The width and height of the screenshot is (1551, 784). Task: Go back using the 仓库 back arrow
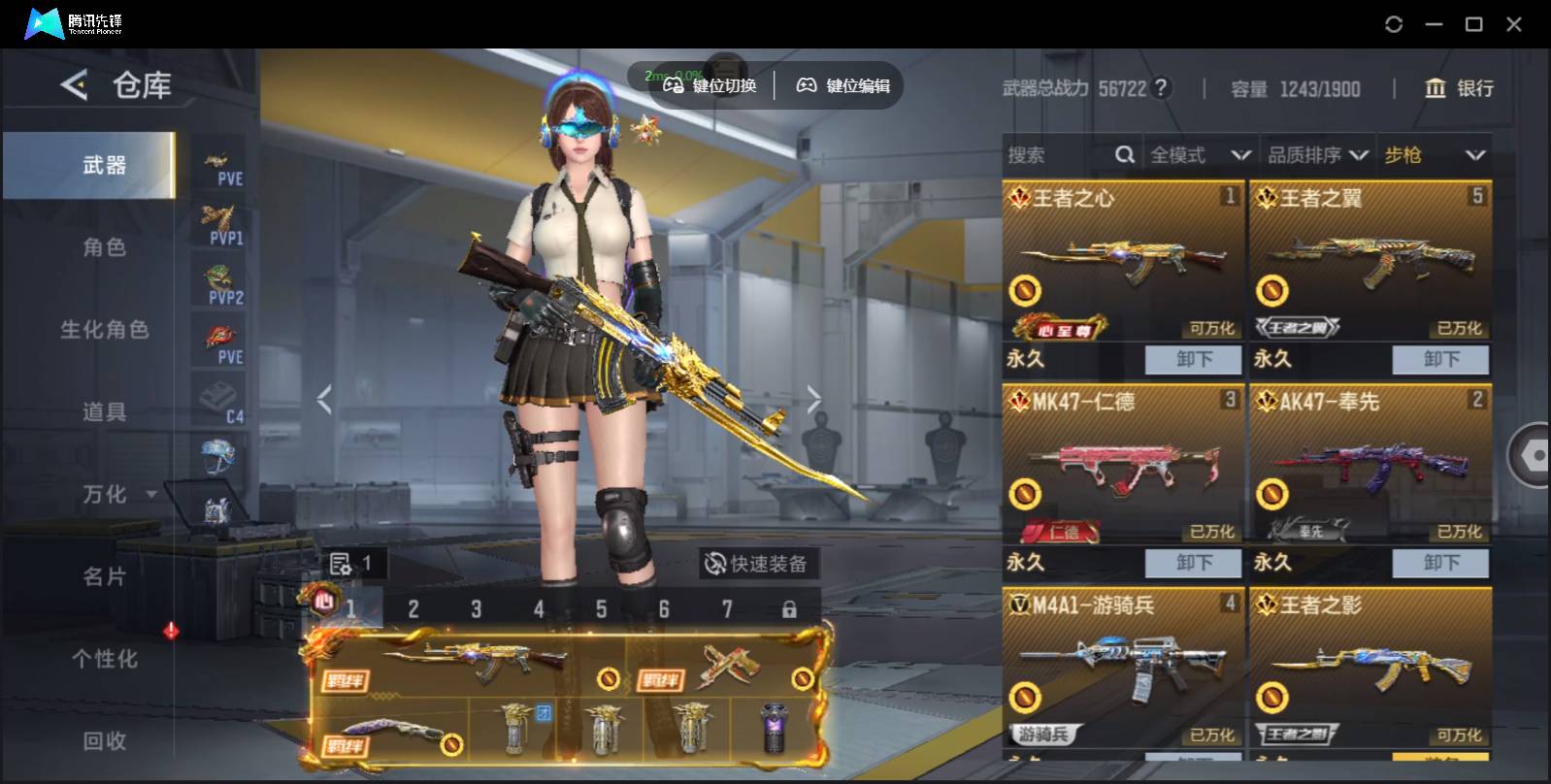pos(75,85)
